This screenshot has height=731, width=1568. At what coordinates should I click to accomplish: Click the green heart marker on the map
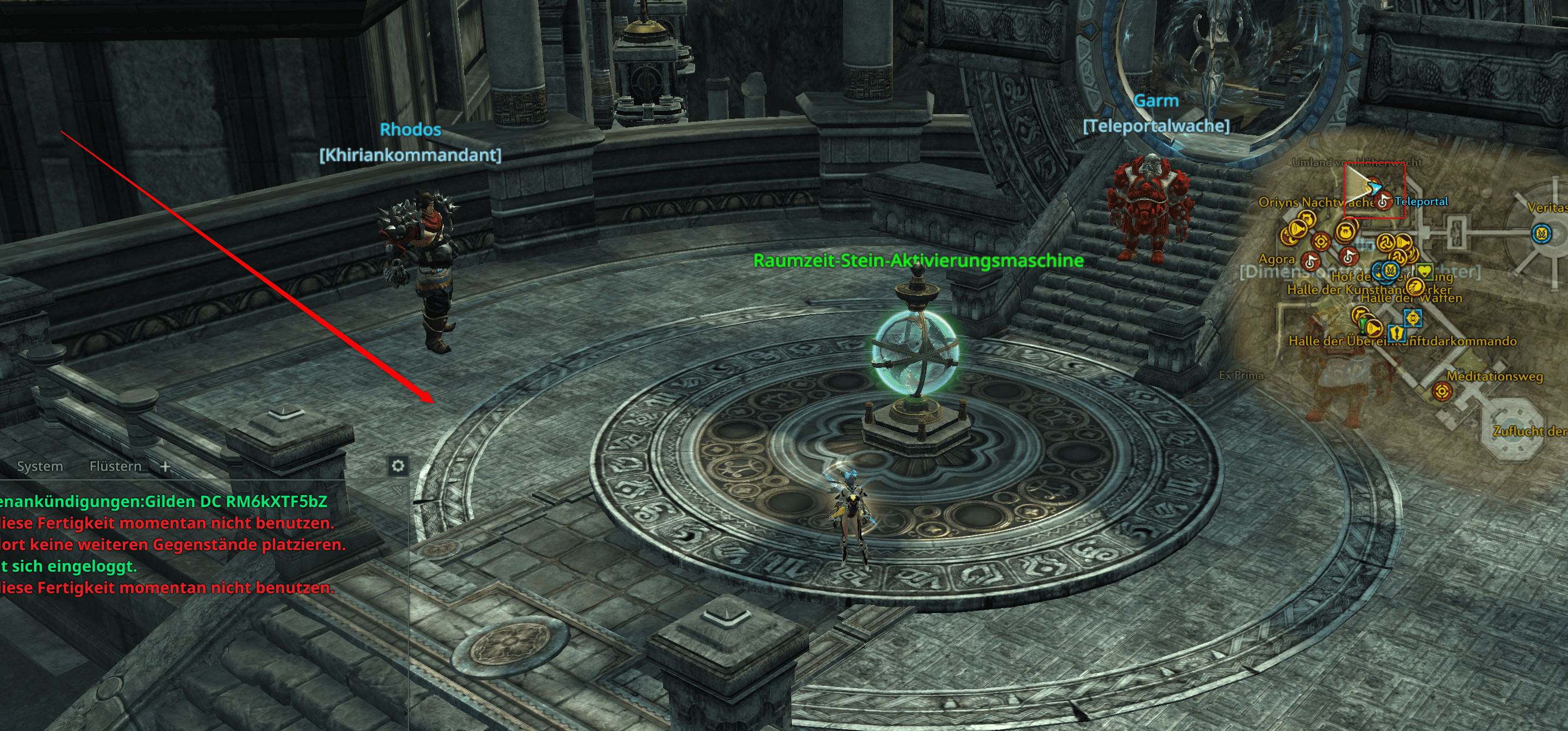tap(1424, 271)
